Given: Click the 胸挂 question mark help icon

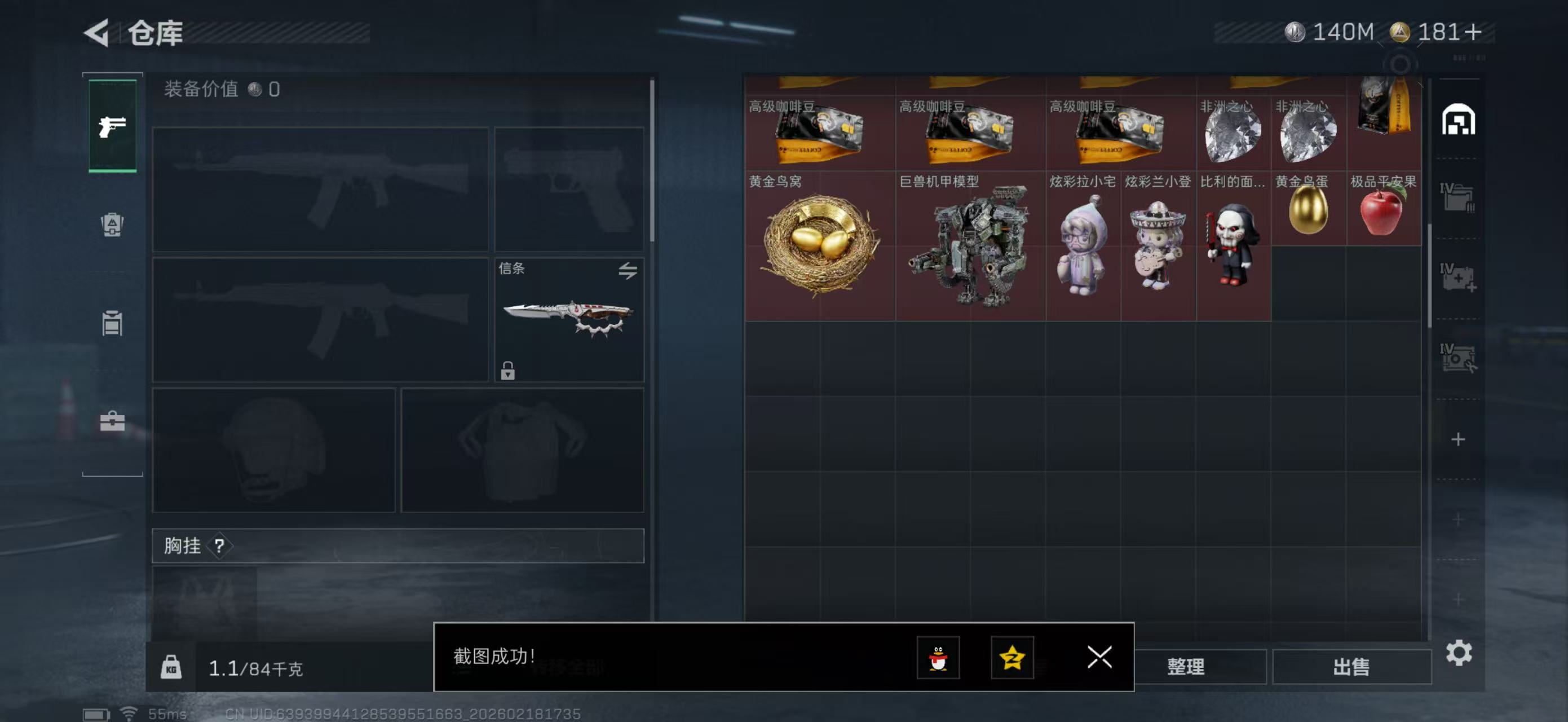Looking at the screenshot, I should (219, 546).
